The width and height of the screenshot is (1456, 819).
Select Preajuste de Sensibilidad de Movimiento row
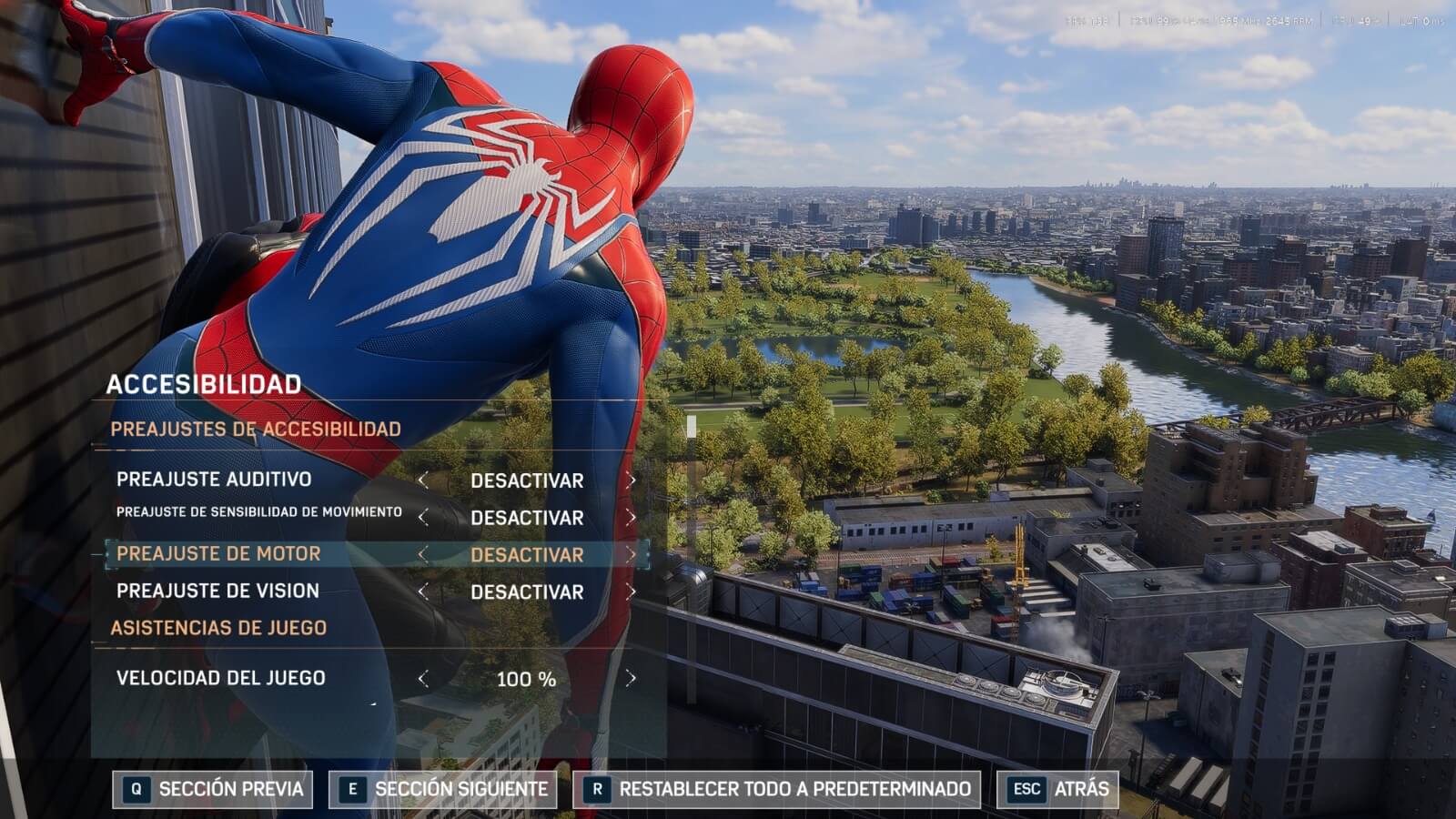(258, 512)
